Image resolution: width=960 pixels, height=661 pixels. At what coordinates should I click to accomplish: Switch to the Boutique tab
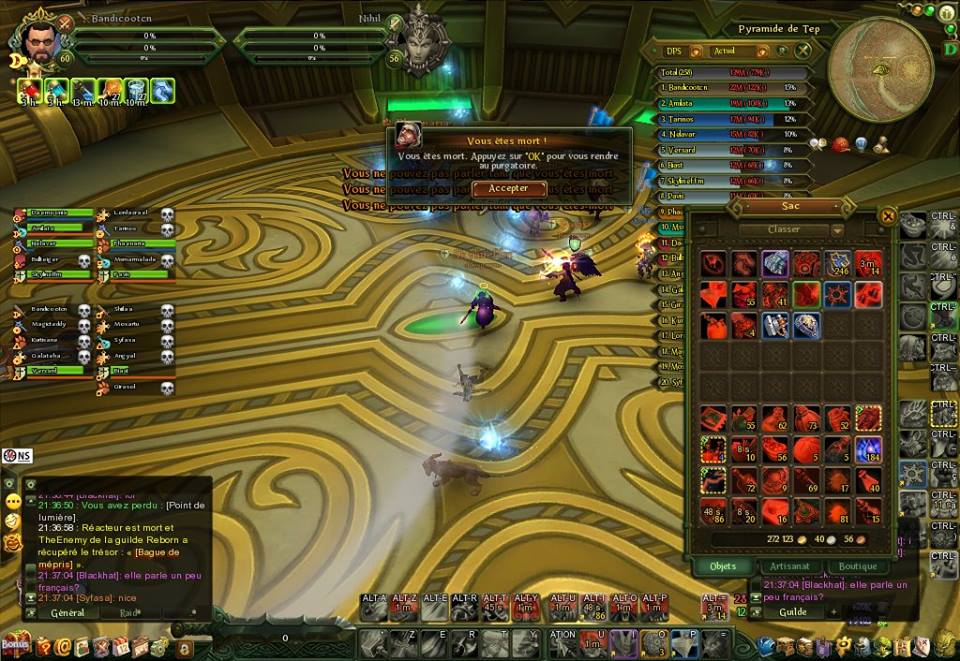(x=857, y=567)
